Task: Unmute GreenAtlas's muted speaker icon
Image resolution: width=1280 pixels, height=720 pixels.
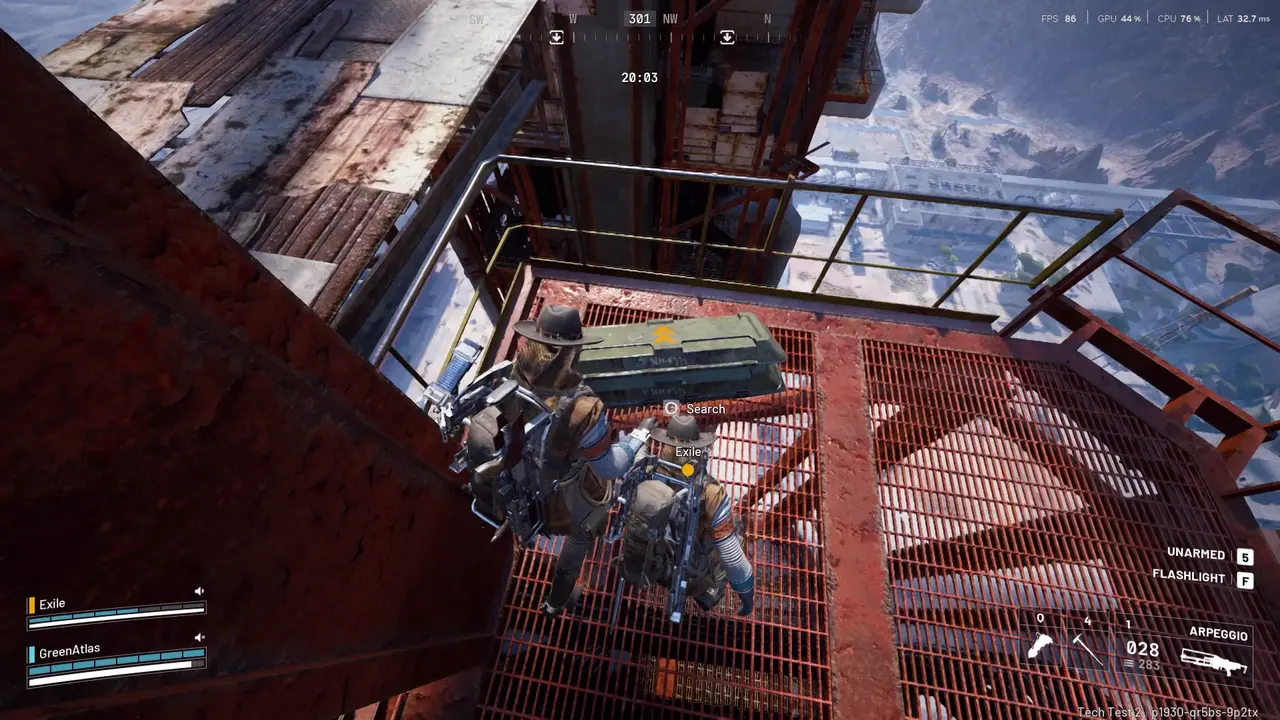Action: 199,637
